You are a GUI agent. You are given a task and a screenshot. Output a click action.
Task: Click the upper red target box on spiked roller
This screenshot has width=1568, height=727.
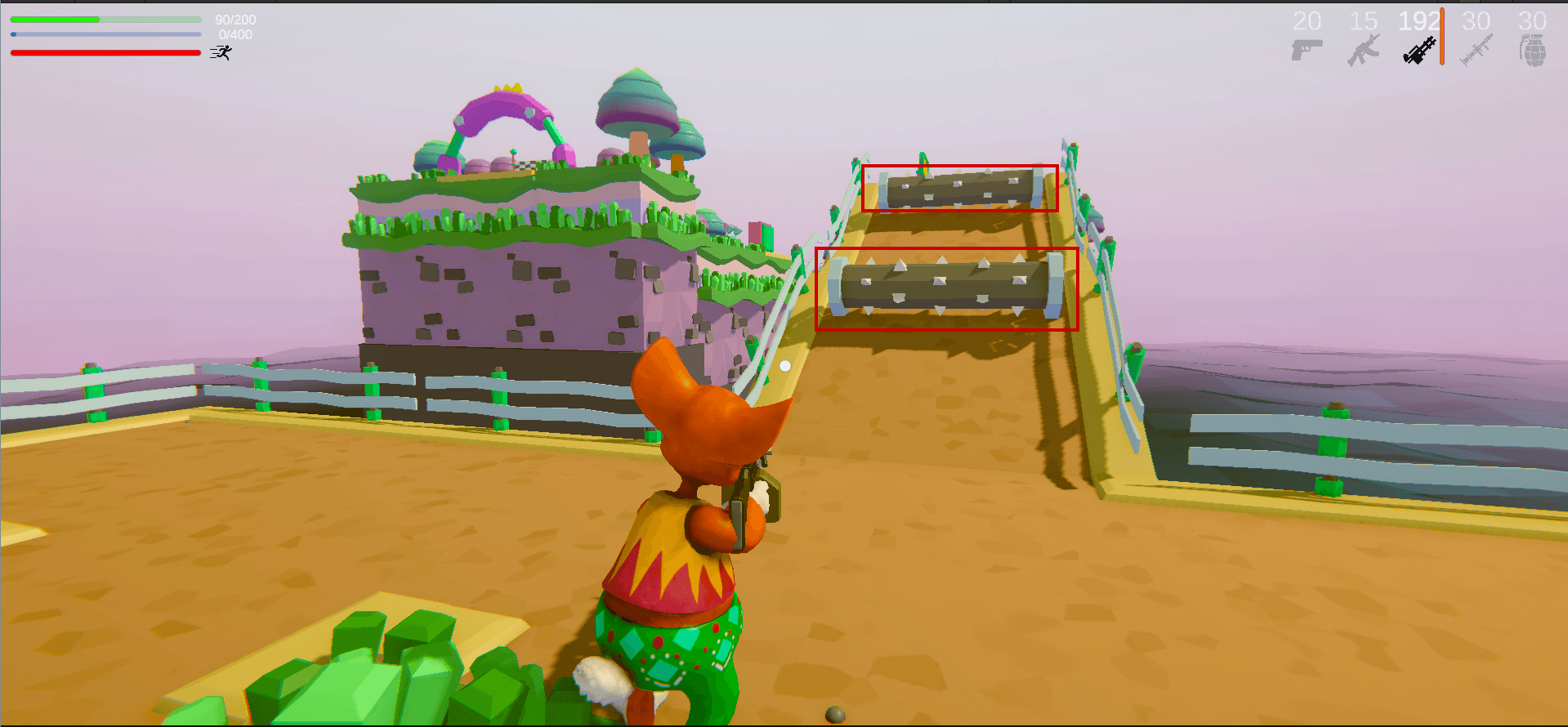coord(959,187)
